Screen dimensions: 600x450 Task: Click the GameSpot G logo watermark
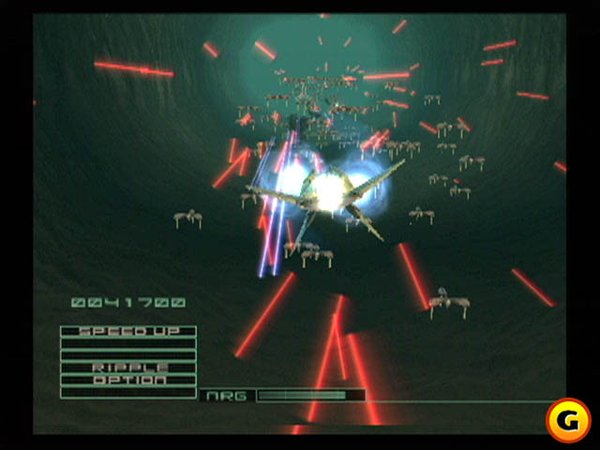point(567,420)
